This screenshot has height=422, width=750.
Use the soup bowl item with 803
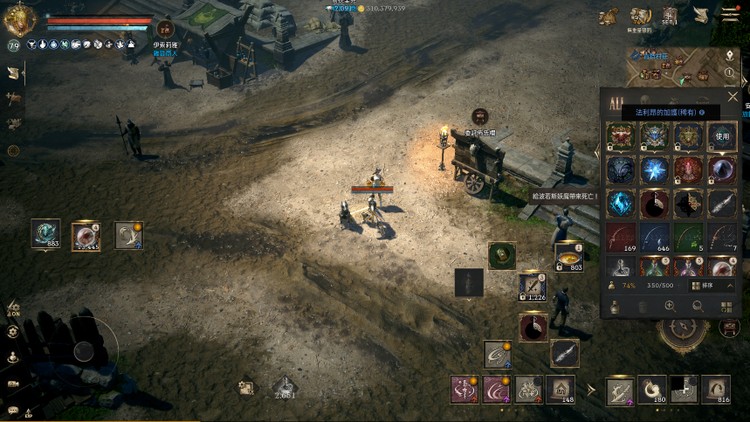[569, 256]
